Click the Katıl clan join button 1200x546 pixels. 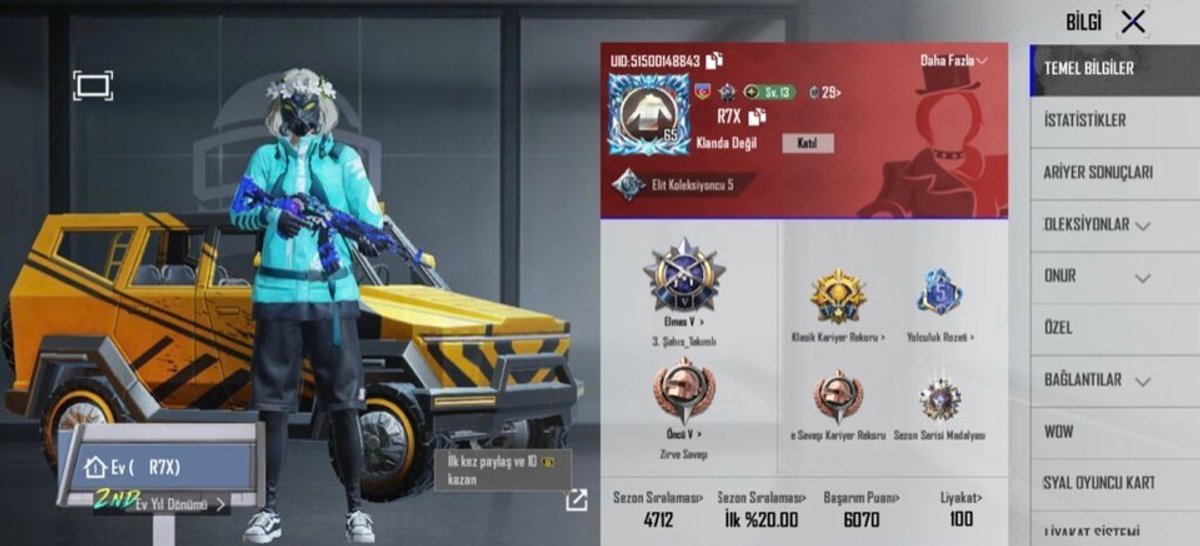(807, 143)
